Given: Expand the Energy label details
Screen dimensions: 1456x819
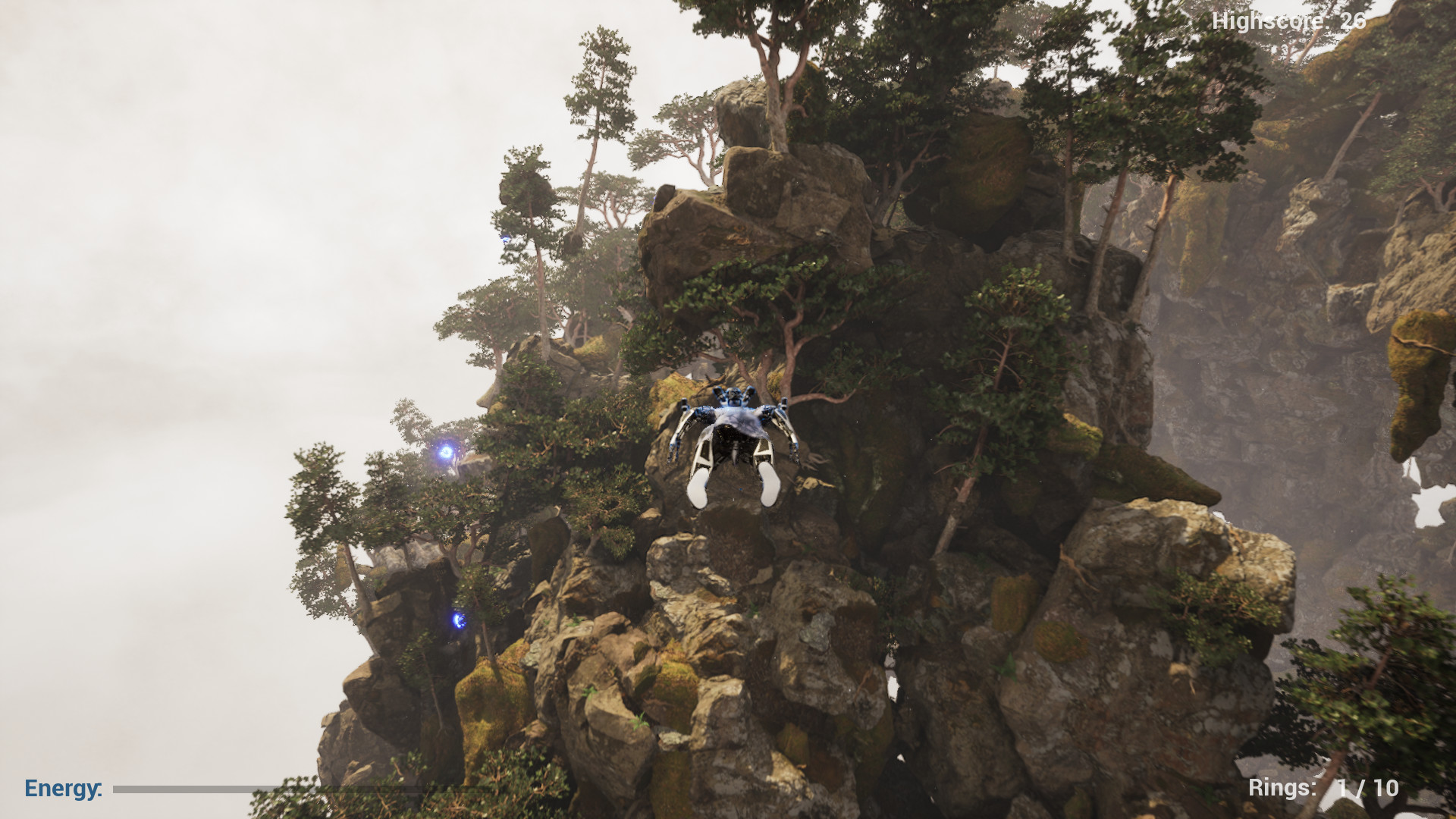Looking at the screenshot, I should 63,789.
